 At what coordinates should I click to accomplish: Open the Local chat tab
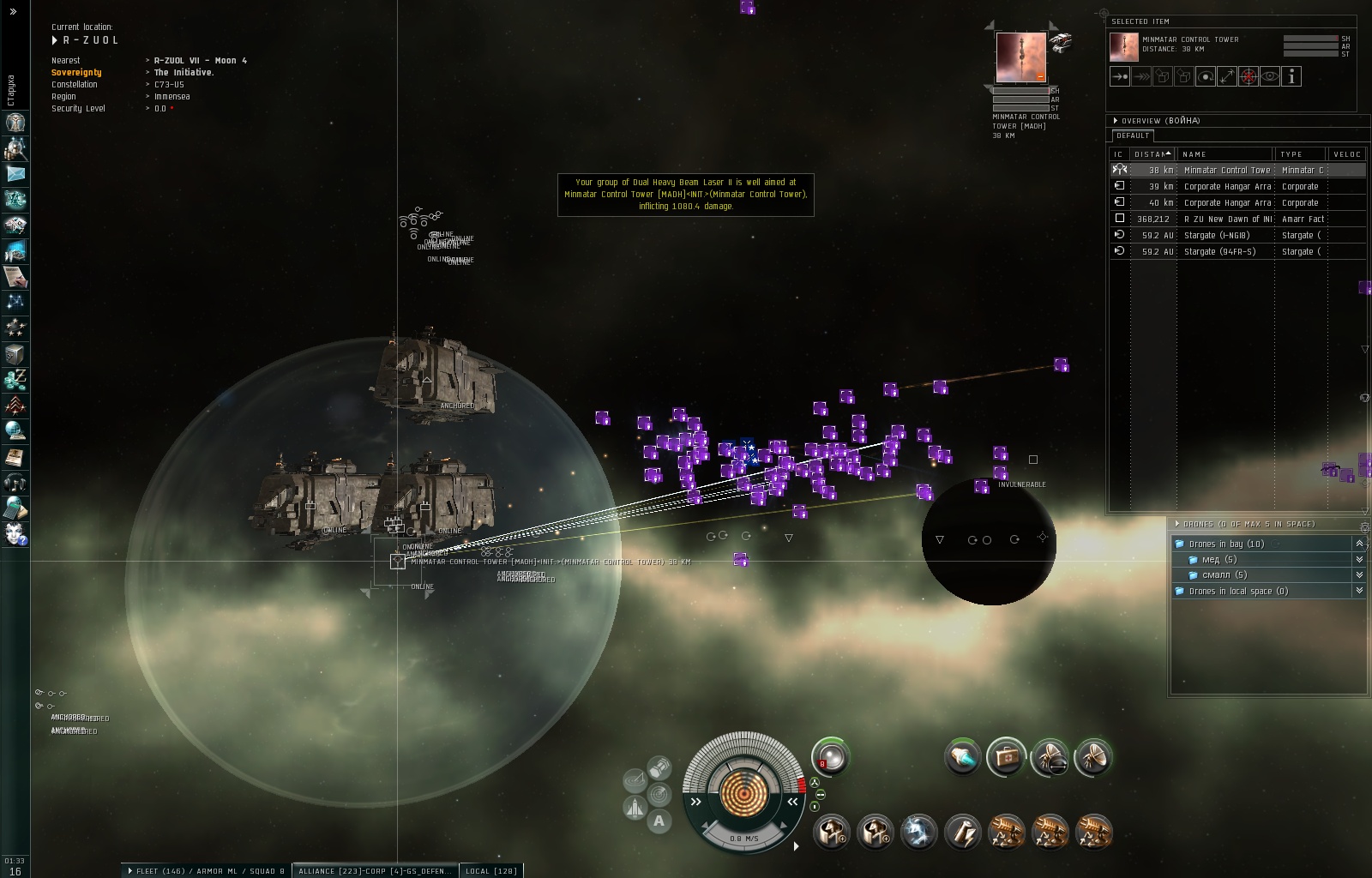coord(490,870)
